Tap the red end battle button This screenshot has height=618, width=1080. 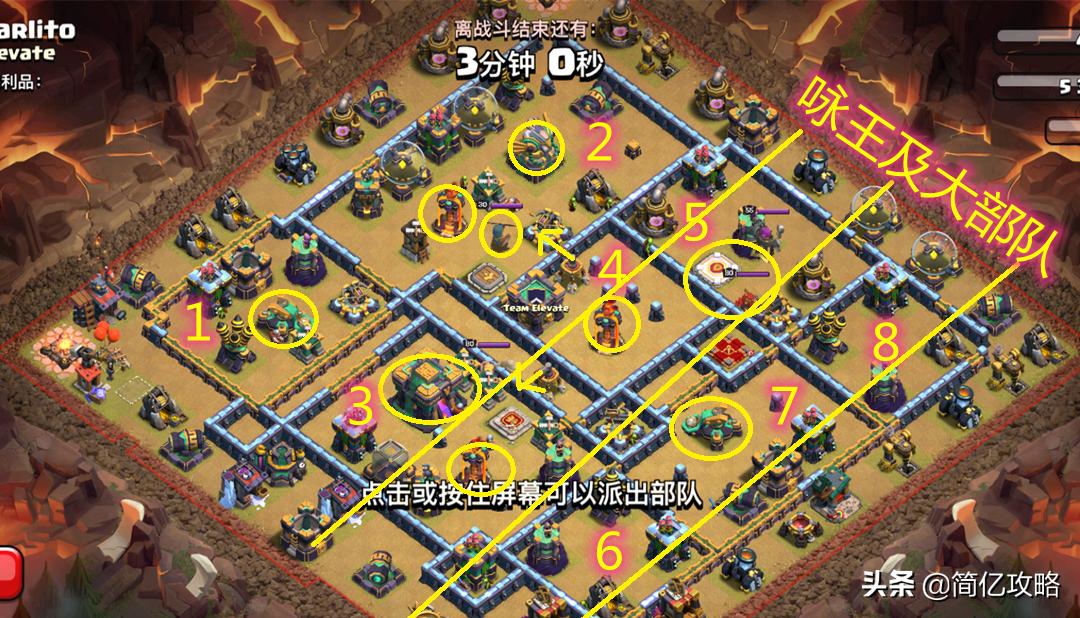point(9,574)
